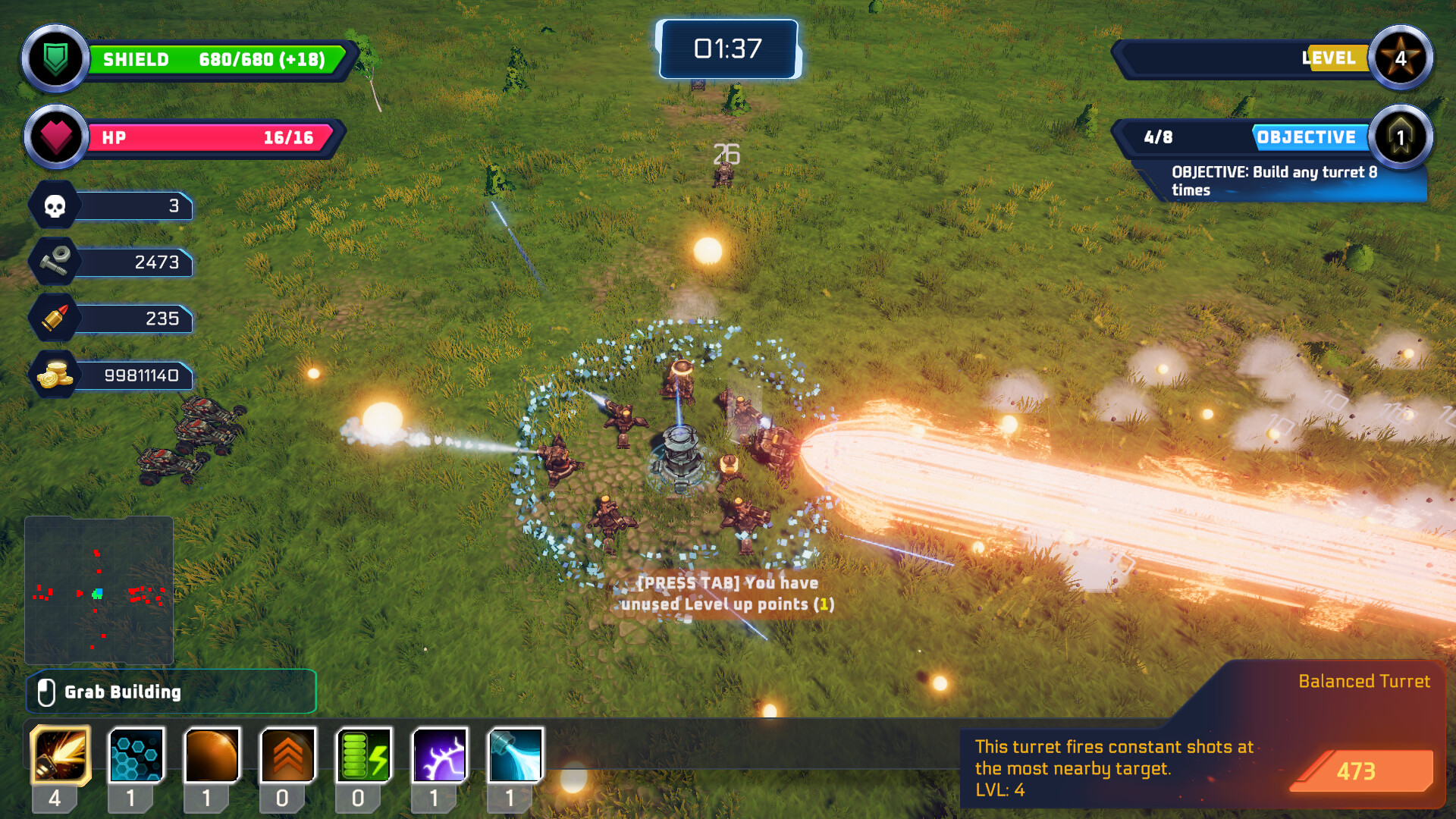Click the mouse icon beside Grab Building

pyautogui.click(x=48, y=692)
